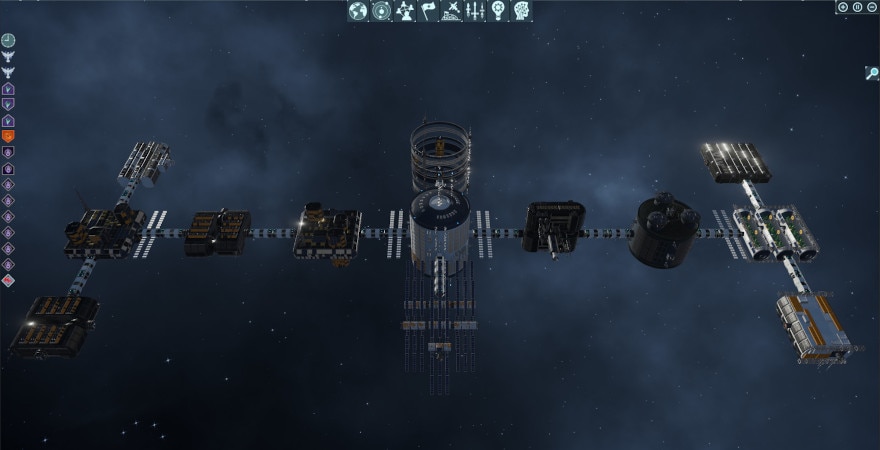
Task: Open the flag nations panel
Action: pyautogui.click(x=428, y=11)
